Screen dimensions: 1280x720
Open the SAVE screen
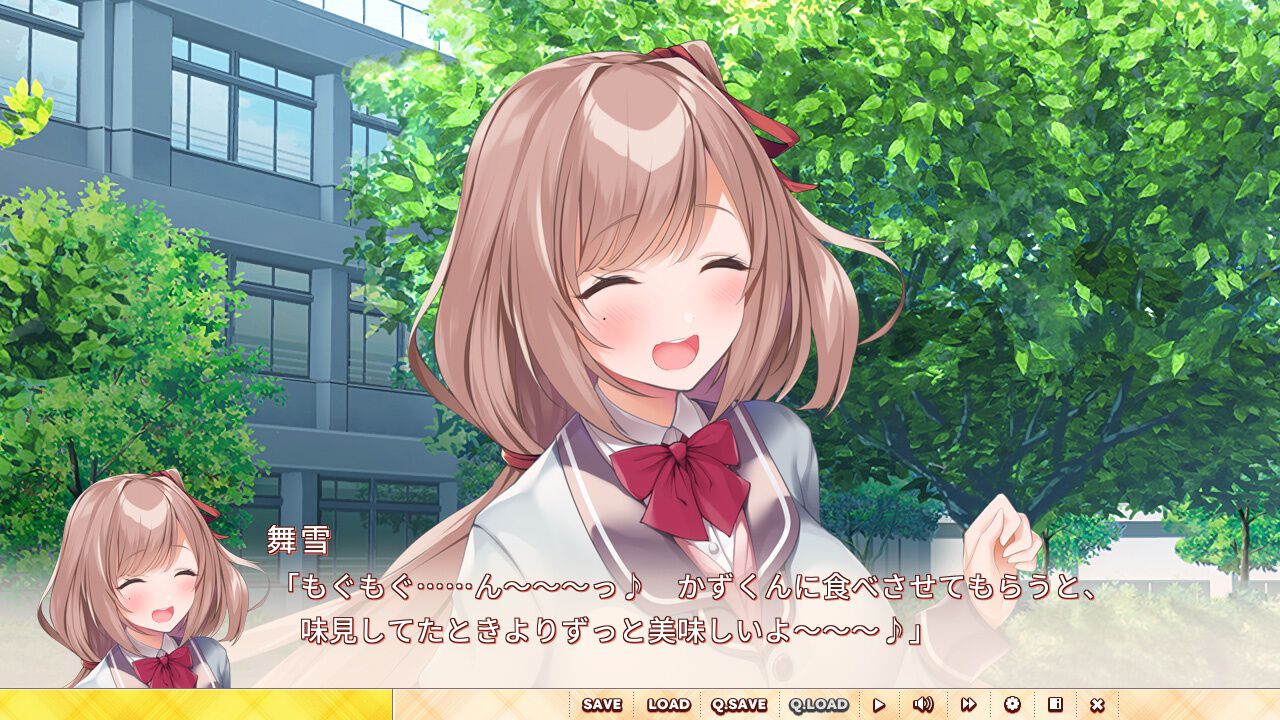point(604,705)
